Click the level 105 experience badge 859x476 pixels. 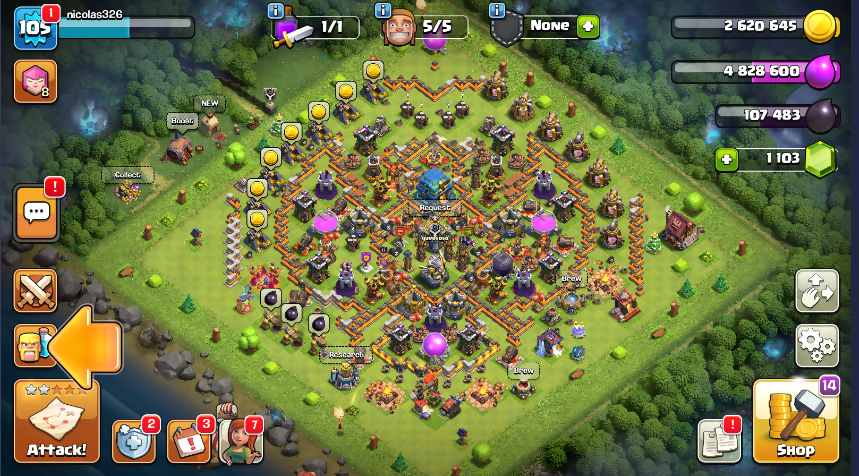[x=32, y=27]
